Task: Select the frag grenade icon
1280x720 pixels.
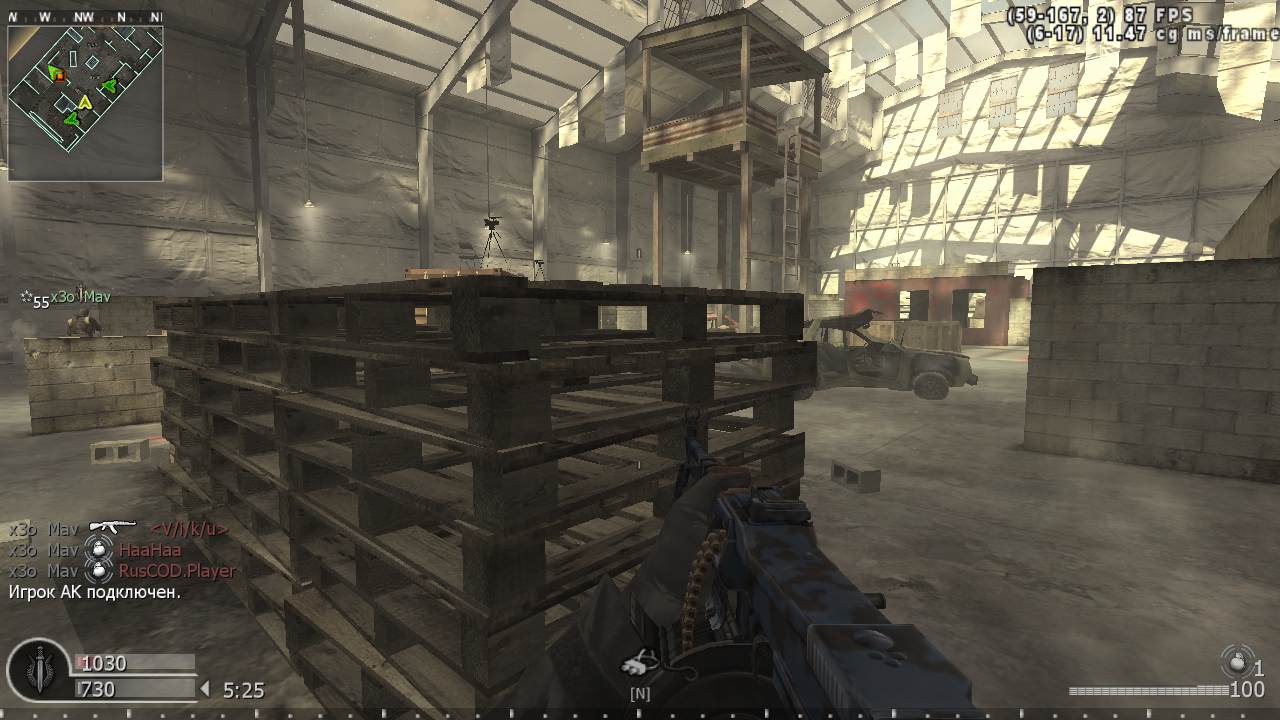Action: [x=1238, y=661]
